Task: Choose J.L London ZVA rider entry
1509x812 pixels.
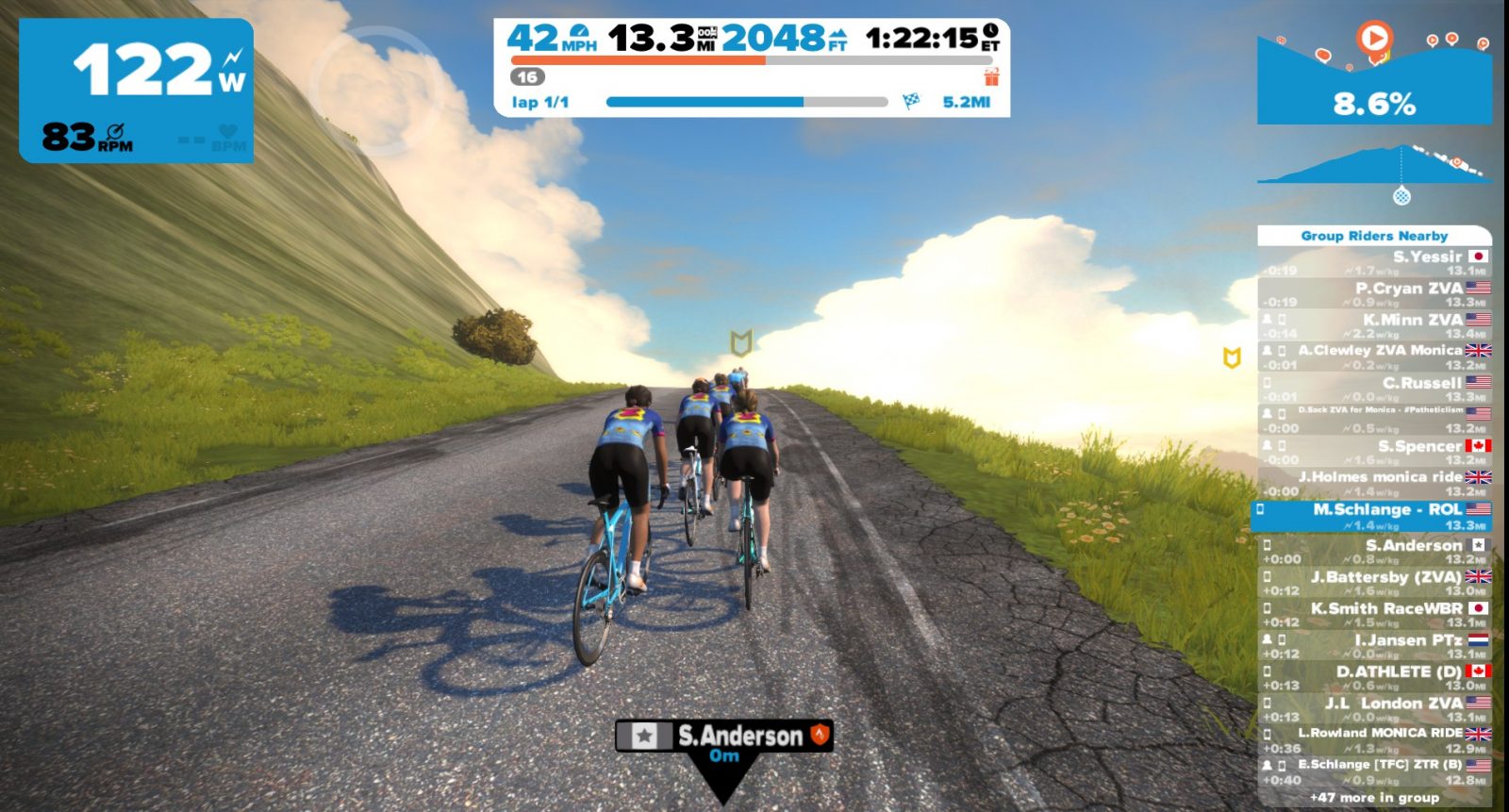Action: pyautogui.click(x=1374, y=709)
